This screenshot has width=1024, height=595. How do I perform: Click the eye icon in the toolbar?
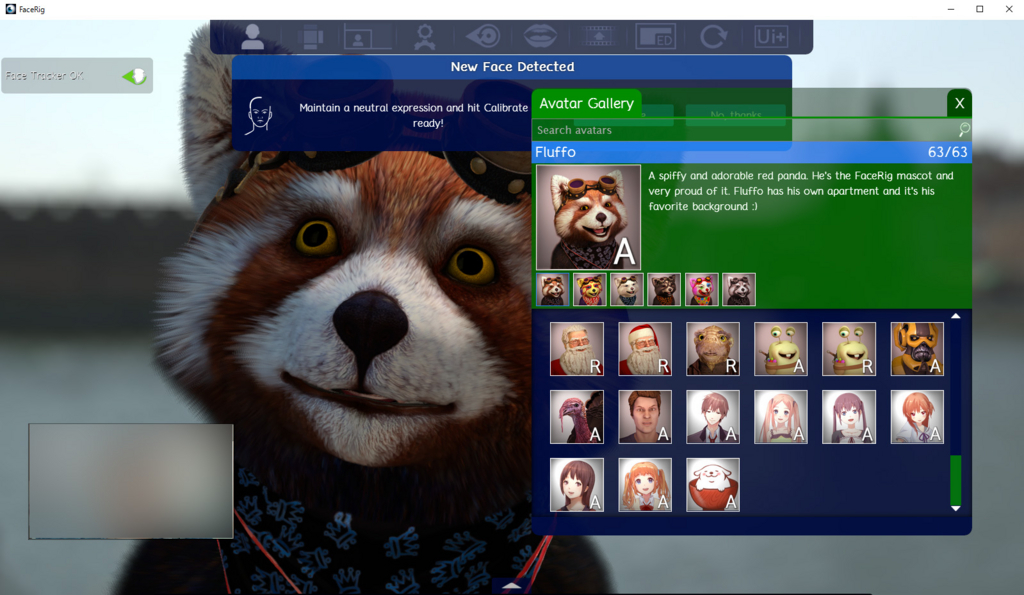[x=483, y=37]
